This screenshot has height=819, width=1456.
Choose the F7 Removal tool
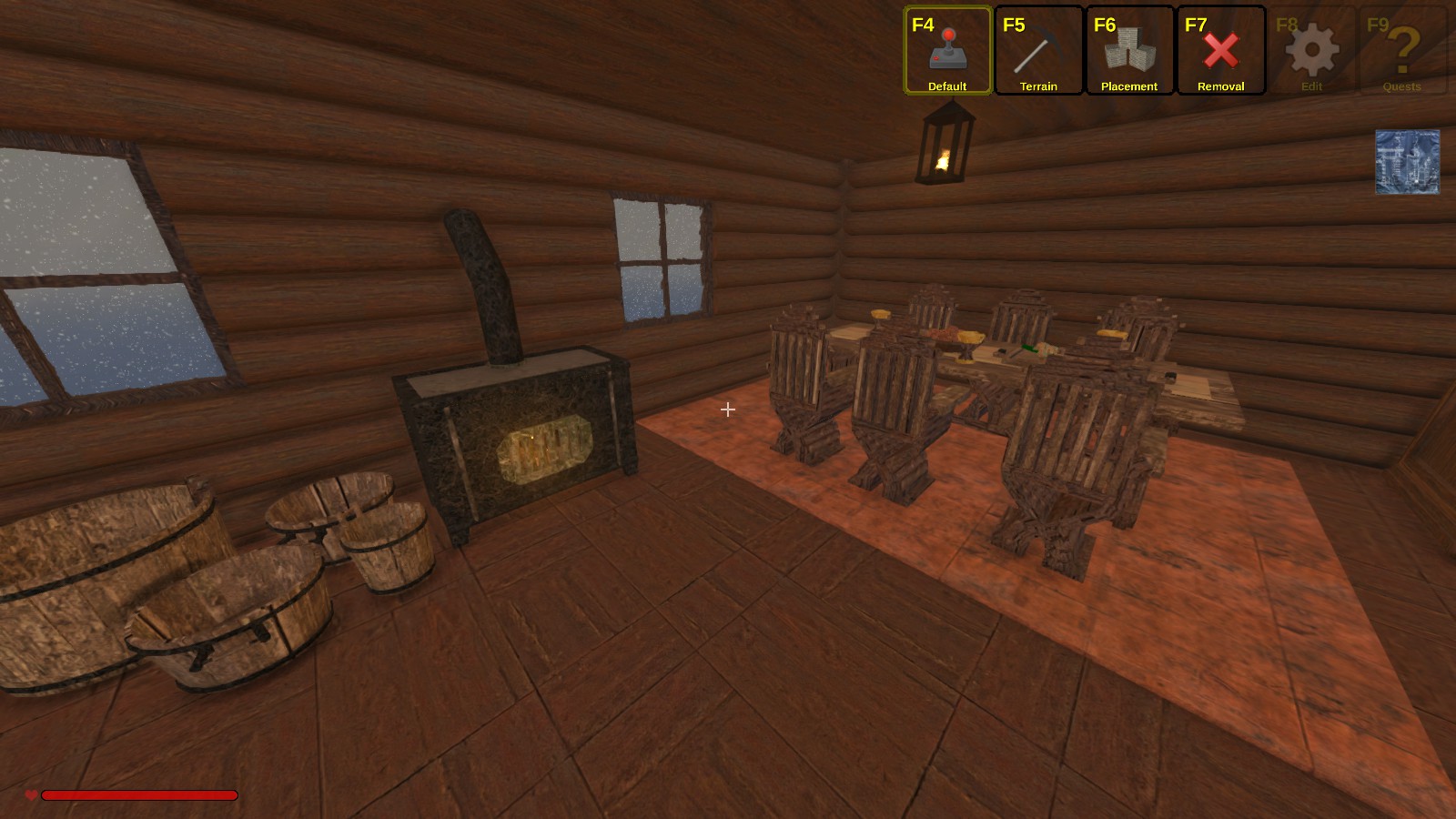[1220, 51]
